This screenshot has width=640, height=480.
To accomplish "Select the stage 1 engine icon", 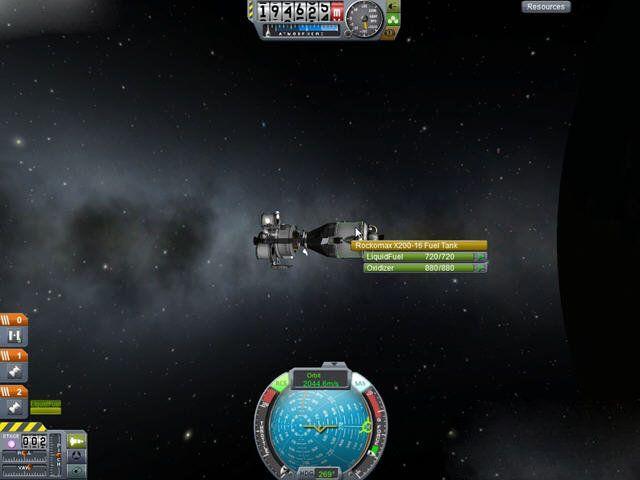I will click(x=15, y=373).
